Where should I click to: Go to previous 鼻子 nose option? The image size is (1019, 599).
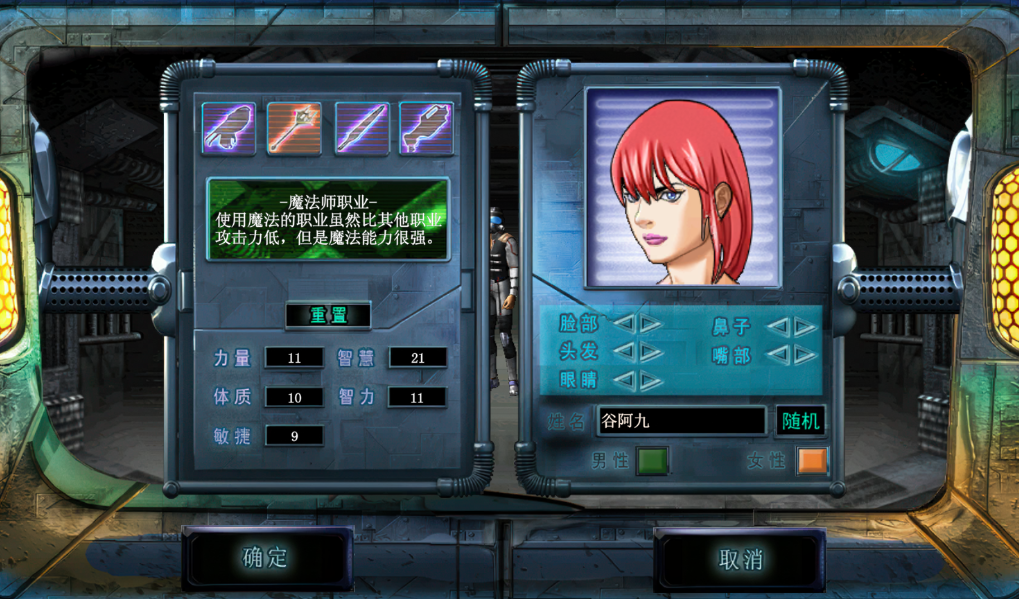click(x=777, y=326)
